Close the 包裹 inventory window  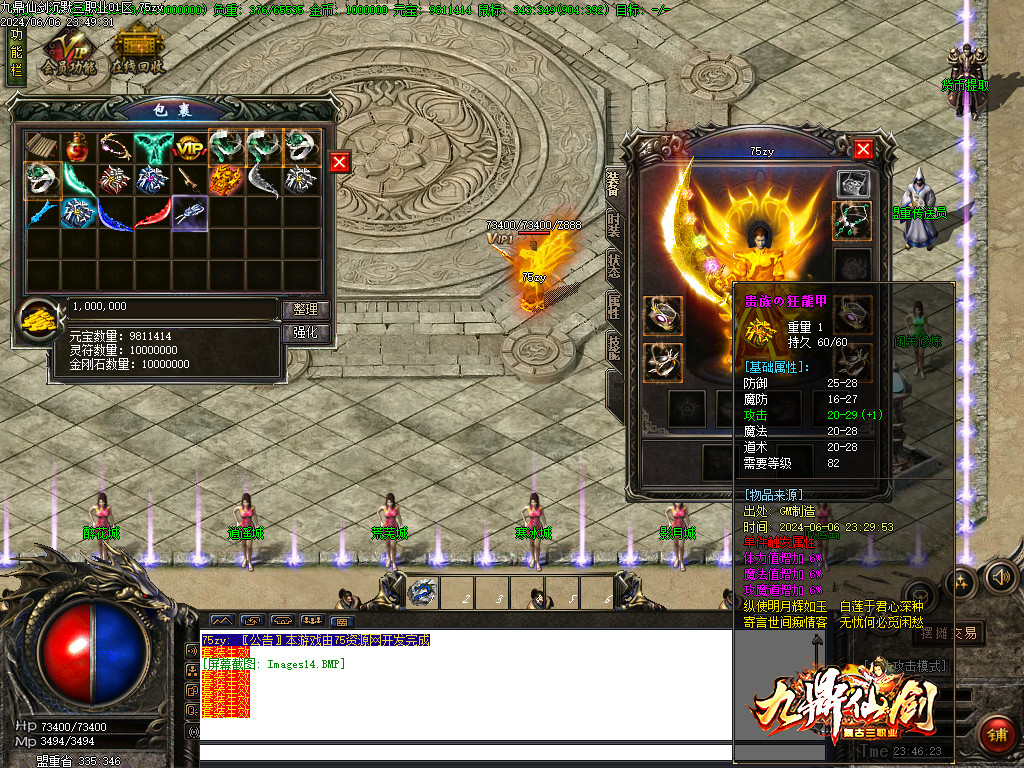click(340, 162)
